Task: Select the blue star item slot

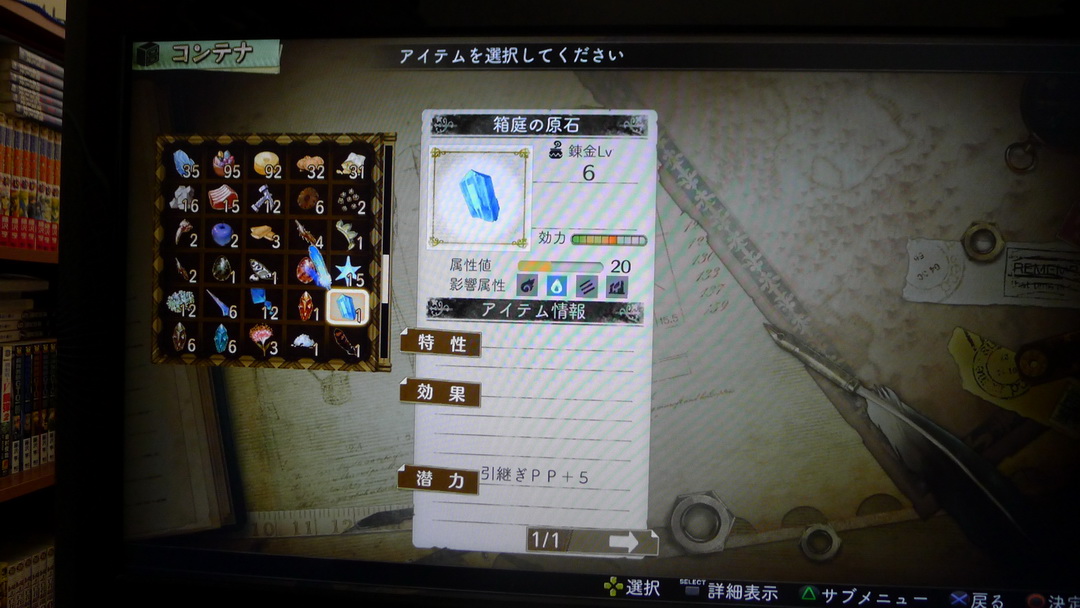Action: click(x=348, y=271)
